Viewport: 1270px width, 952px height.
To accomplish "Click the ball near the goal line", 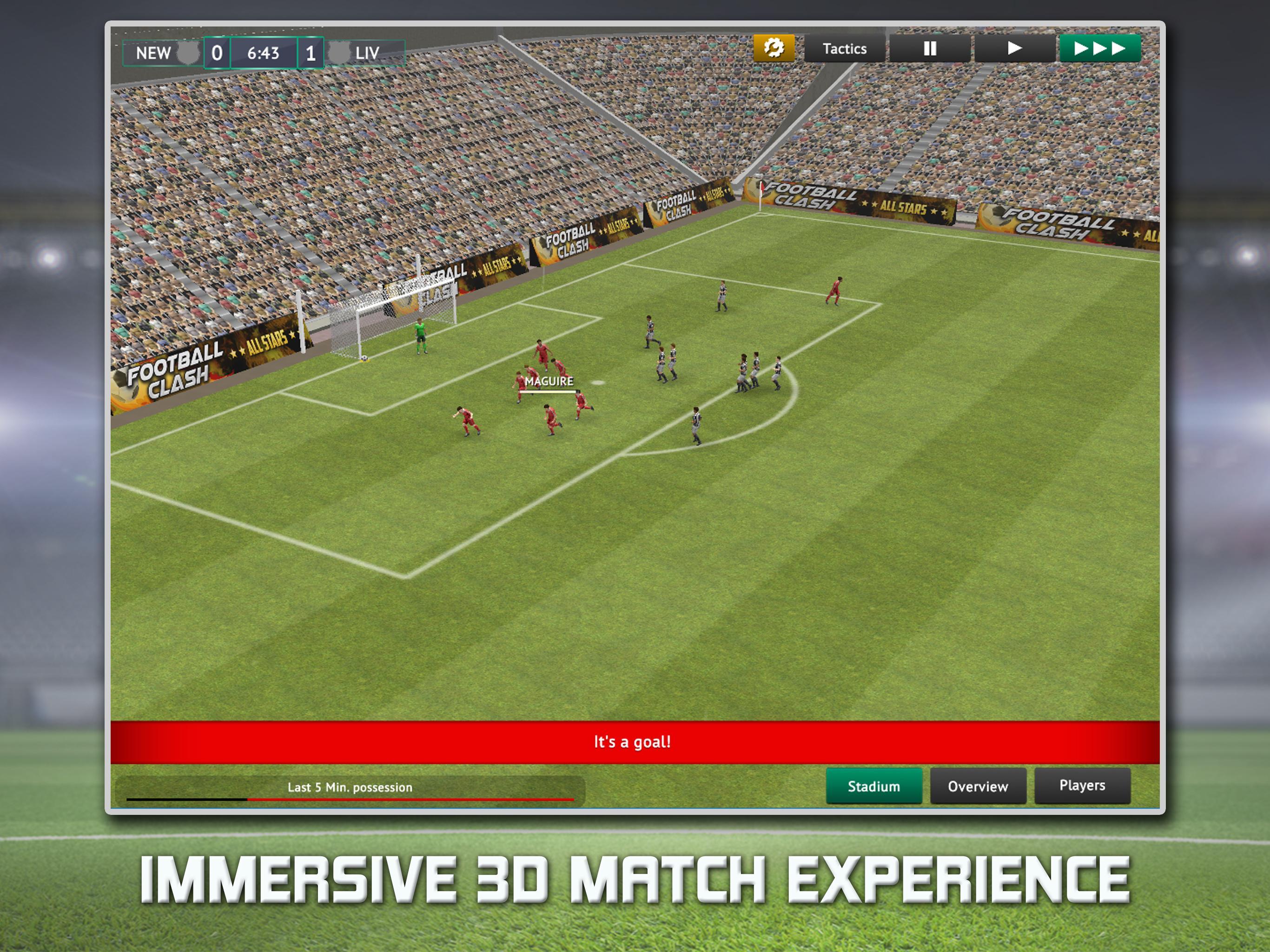I will (x=364, y=358).
